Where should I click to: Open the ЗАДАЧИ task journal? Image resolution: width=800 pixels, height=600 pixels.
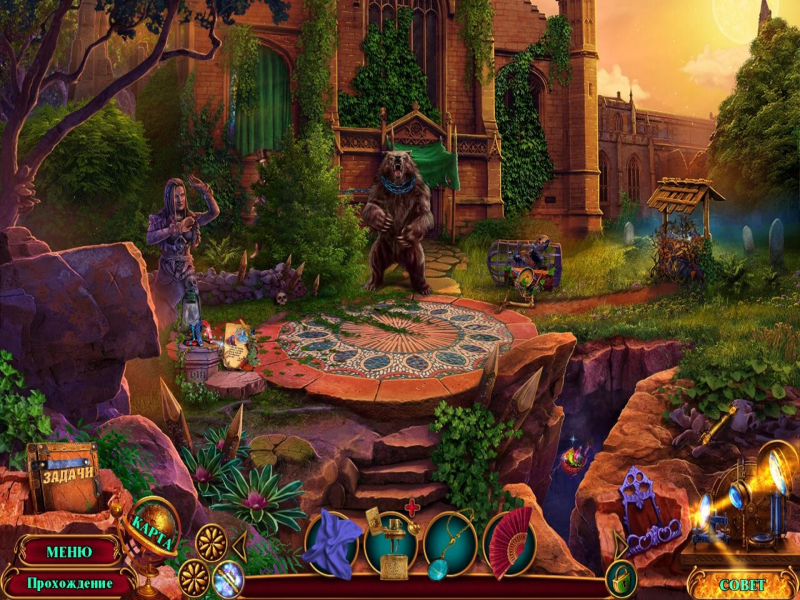67,477
